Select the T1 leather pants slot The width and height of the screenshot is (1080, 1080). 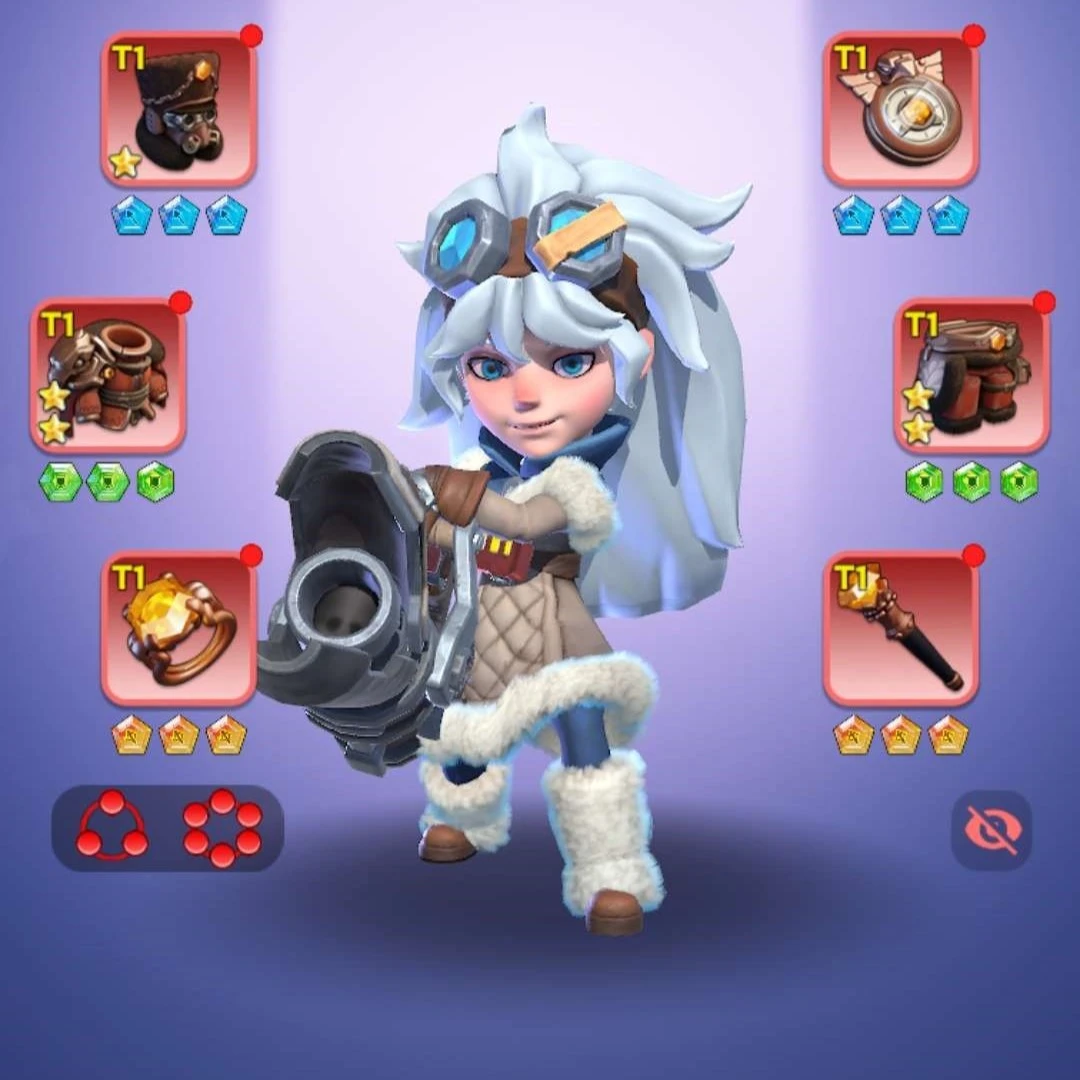[971, 375]
